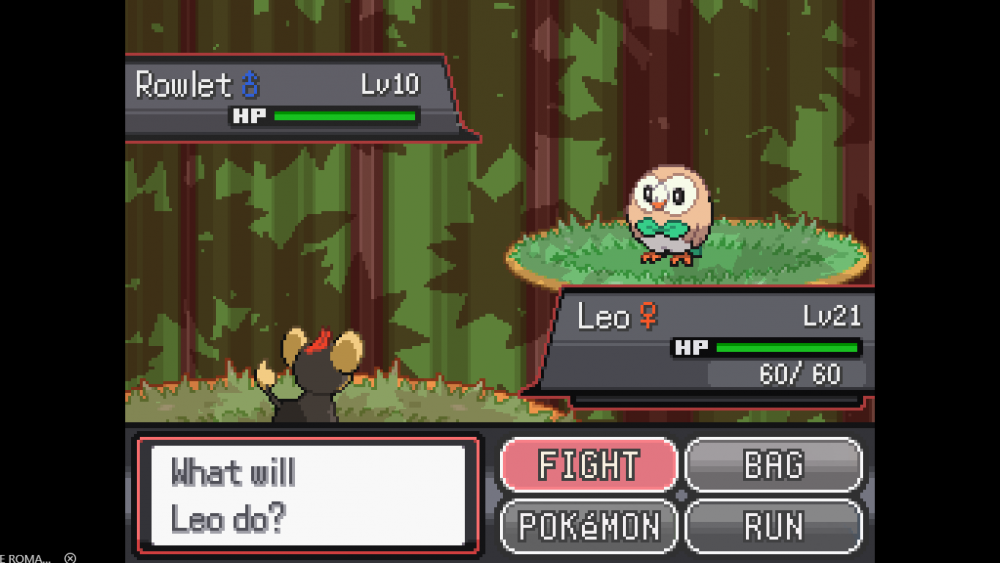Select the POKéMON party option
This screenshot has width=1000, height=563.
(589, 526)
